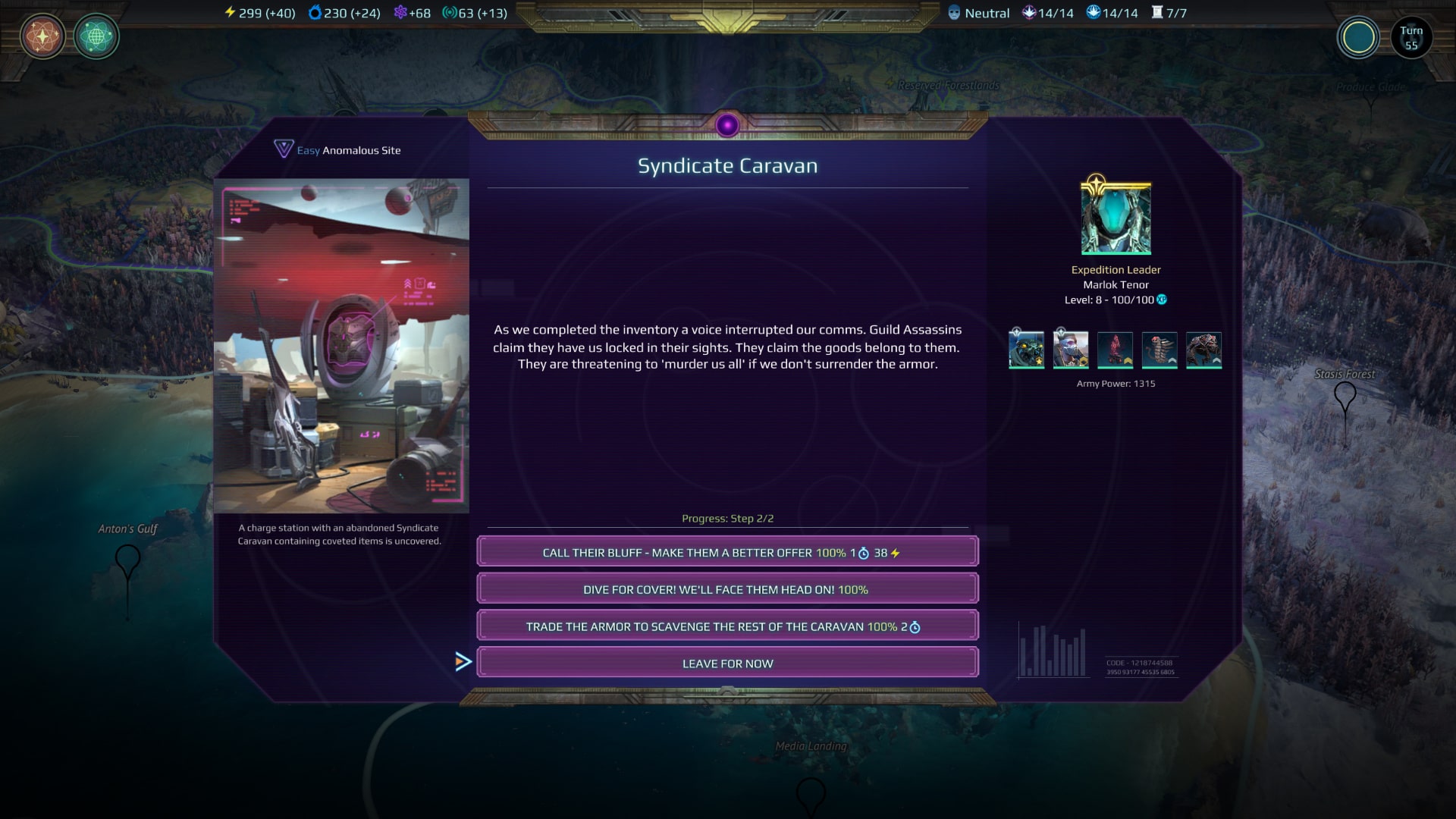Click the energy resource icon showing 299
Viewport: 1456px width, 819px height.
click(x=229, y=12)
